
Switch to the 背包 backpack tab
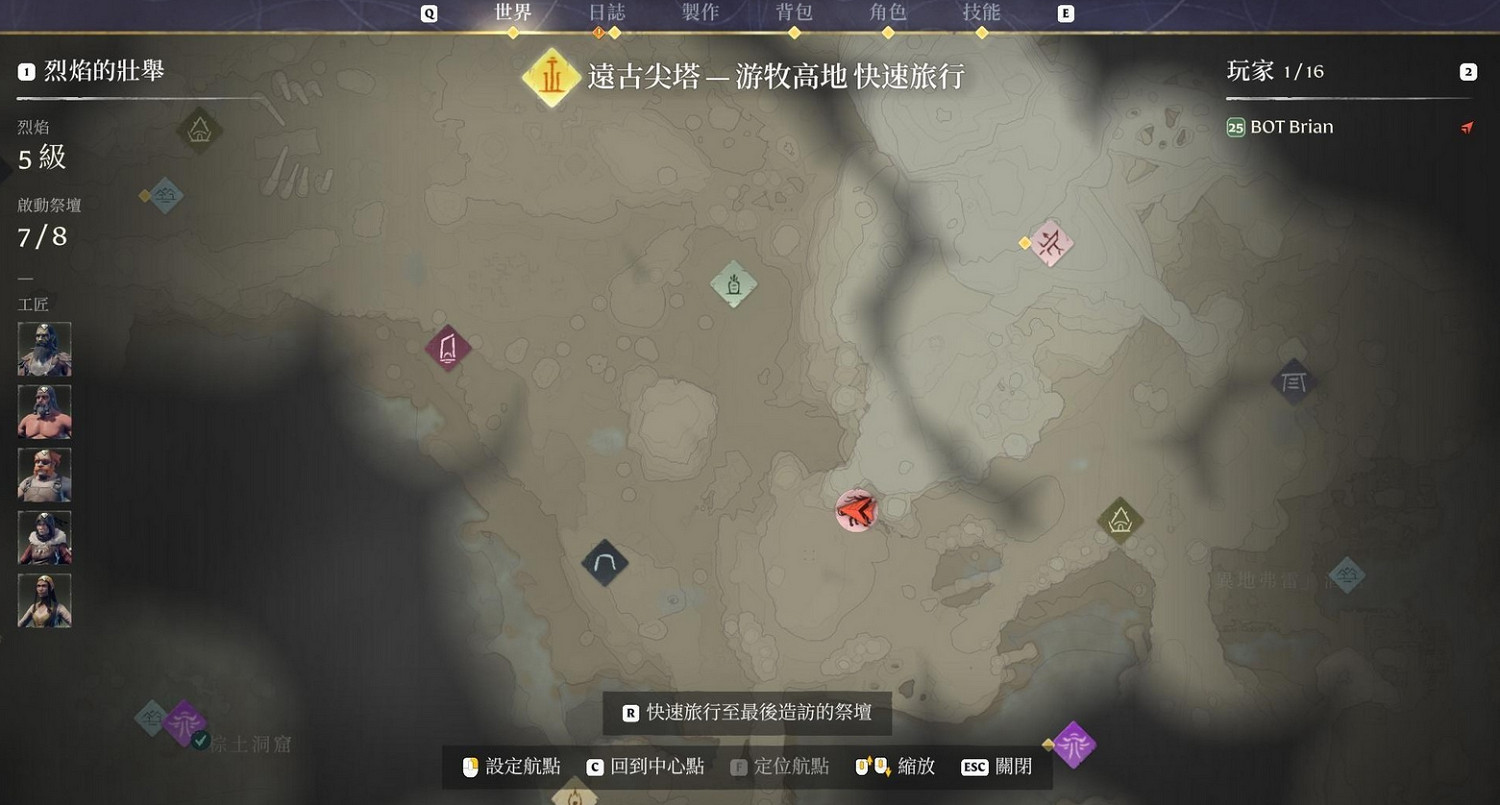click(794, 13)
